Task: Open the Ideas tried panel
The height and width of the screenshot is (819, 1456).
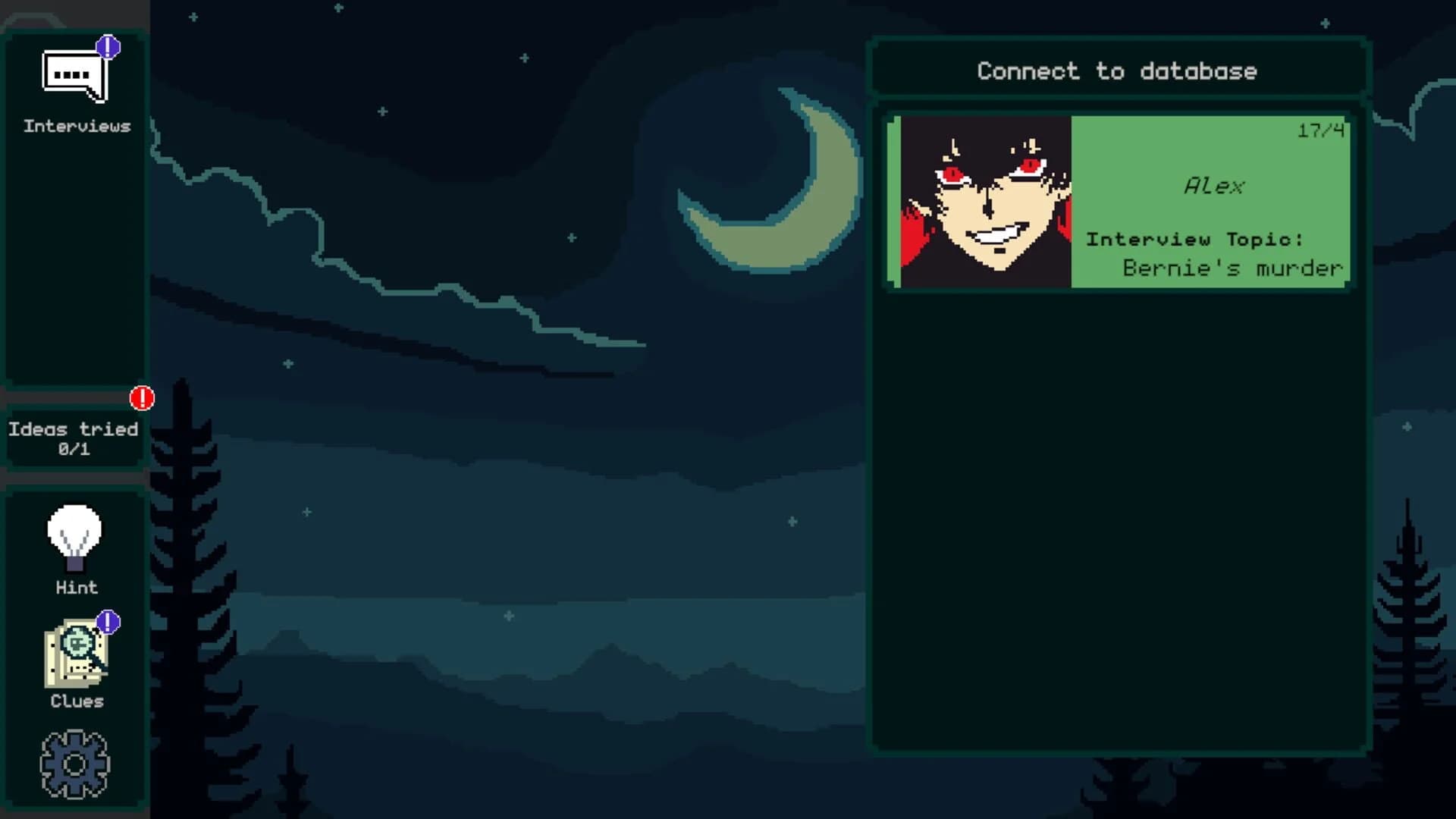Action: (74, 438)
